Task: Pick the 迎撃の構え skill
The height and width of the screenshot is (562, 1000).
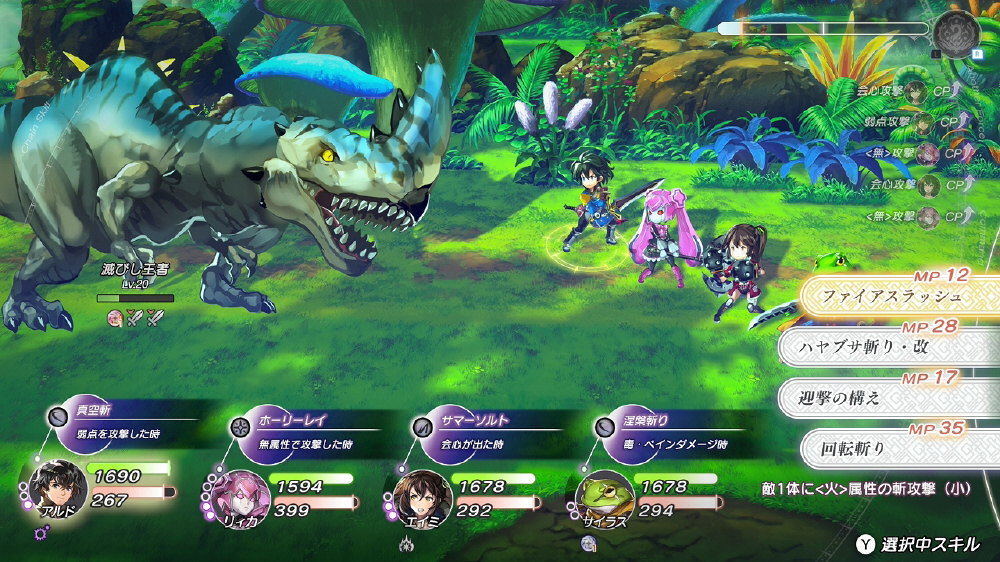Action: coord(880,397)
